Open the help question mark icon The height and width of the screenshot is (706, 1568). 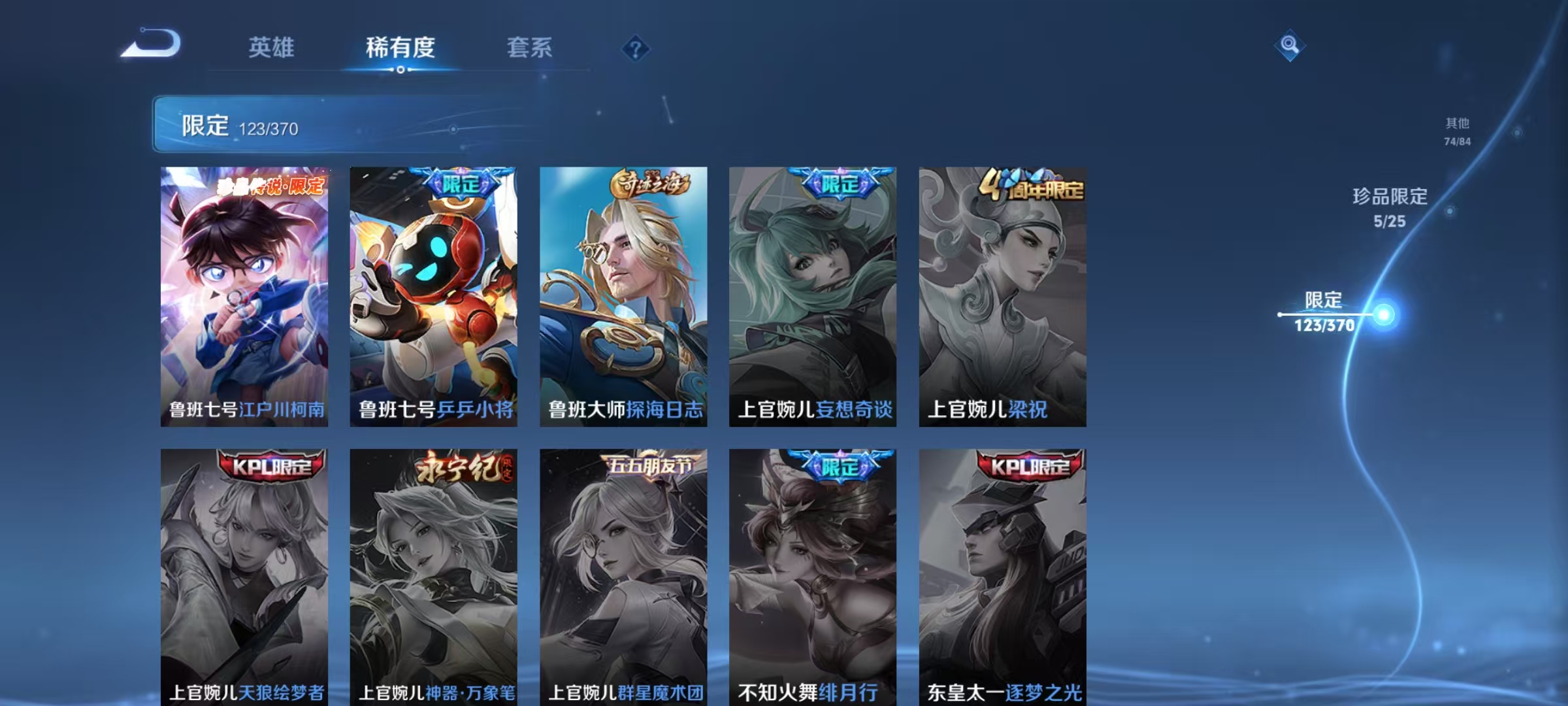pyautogui.click(x=636, y=49)
